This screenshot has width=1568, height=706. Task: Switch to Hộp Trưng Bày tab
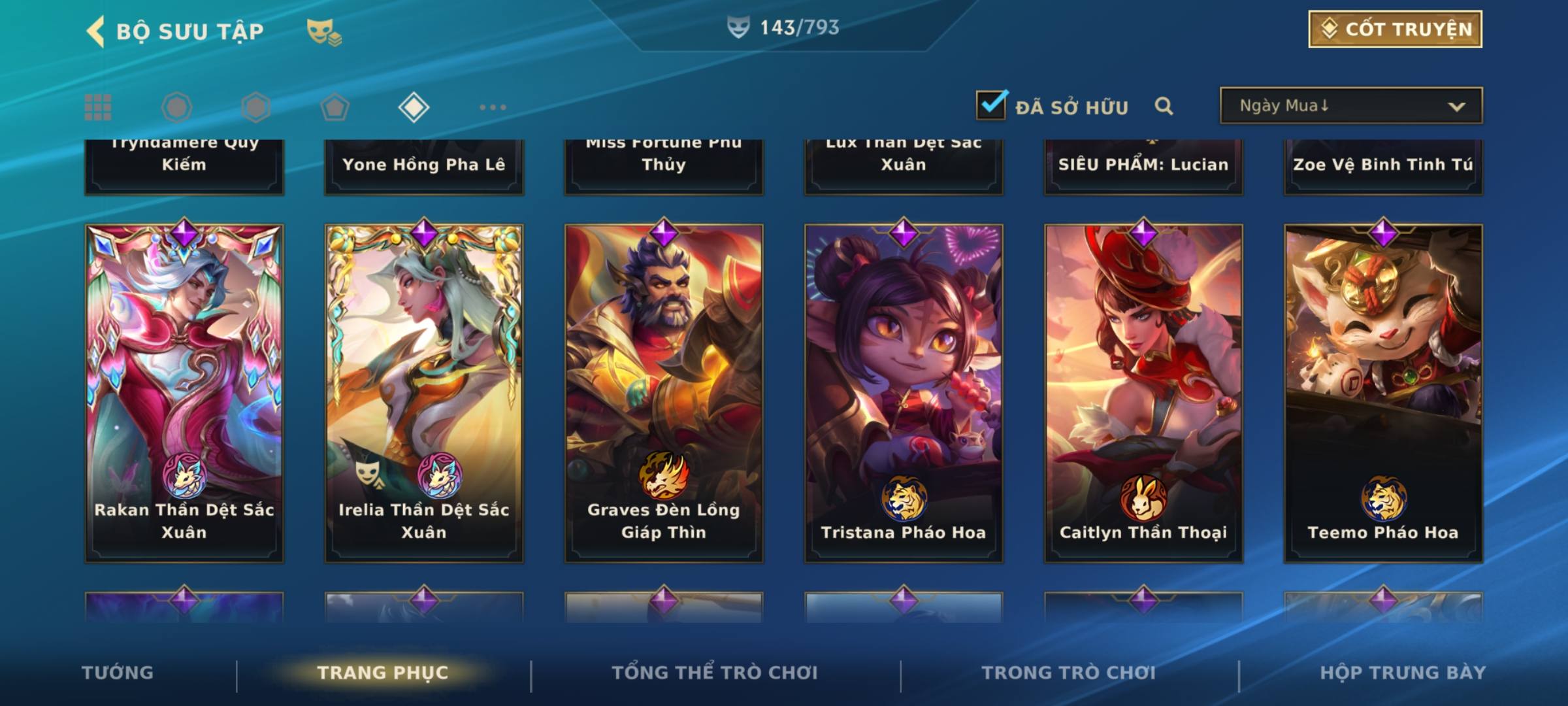1403,673
